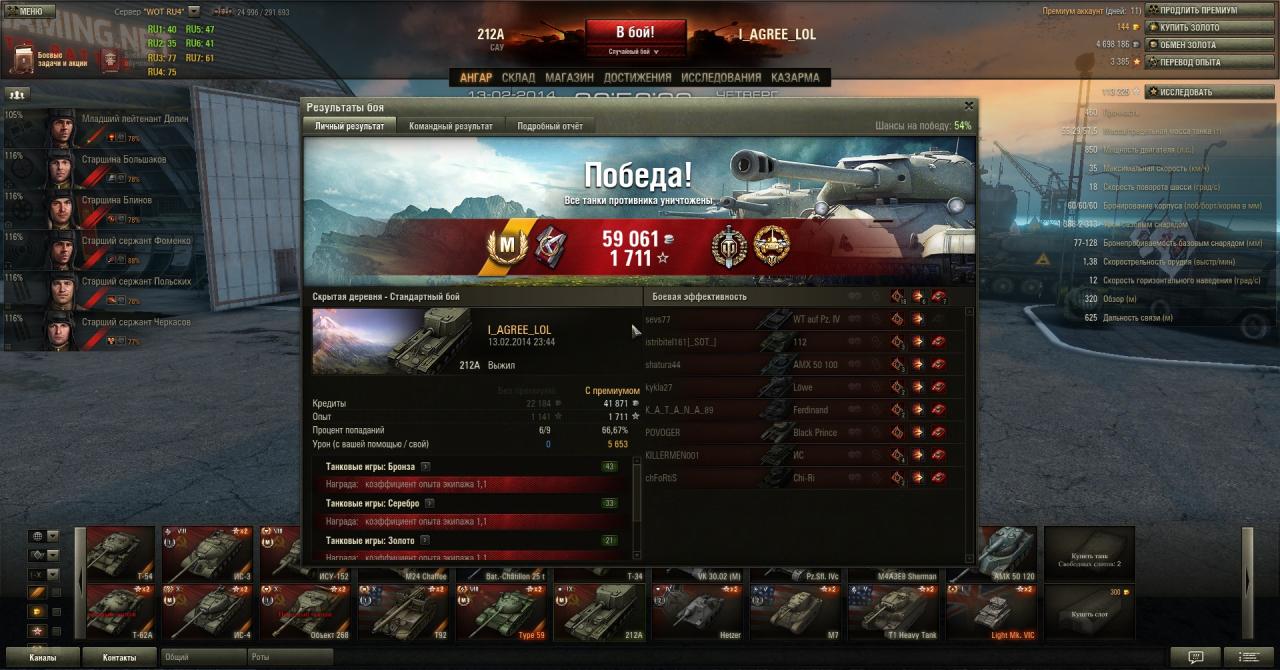Open the Подробный отчёт tab
The image size is (1280, 670).
point(549,126)
